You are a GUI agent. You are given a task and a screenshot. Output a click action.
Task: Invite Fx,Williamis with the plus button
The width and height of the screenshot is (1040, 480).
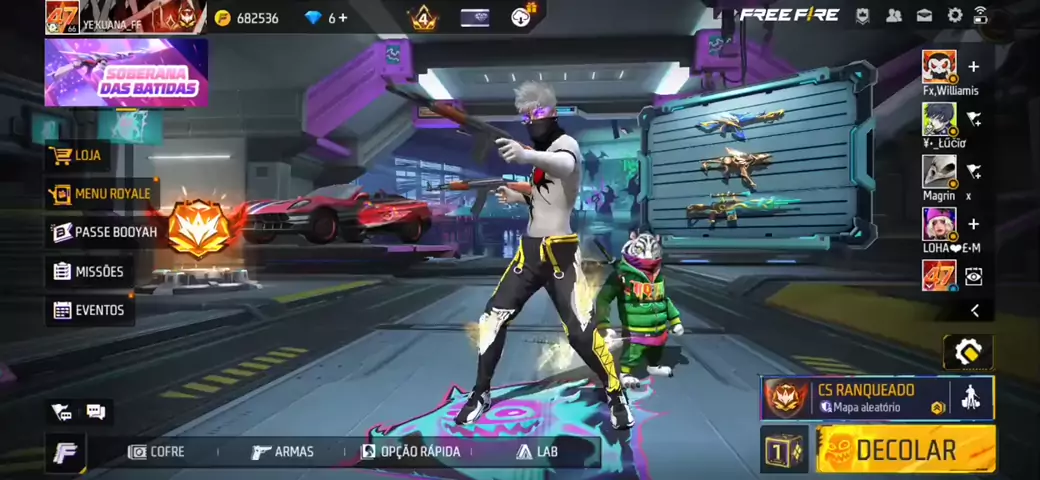coord(973,67)
